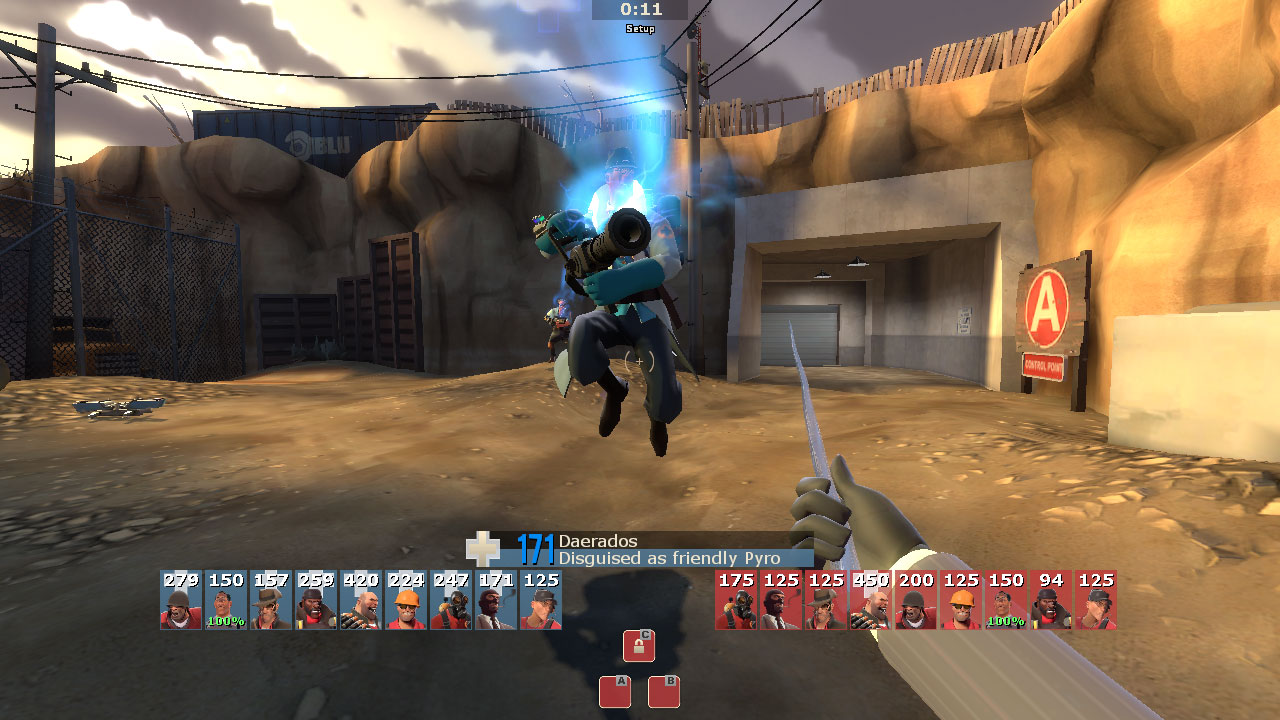Screen dimensions: 1280x720
Task: Click the BLU Demoman portrait
Action: tap(316, 600)
